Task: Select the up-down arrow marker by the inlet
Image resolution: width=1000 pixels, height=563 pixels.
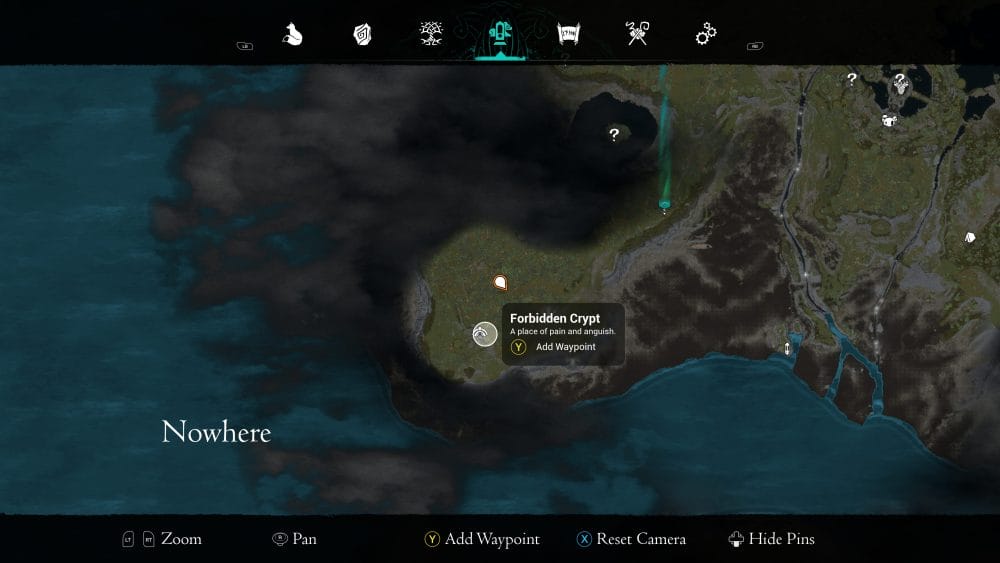Action: (787, 348)
